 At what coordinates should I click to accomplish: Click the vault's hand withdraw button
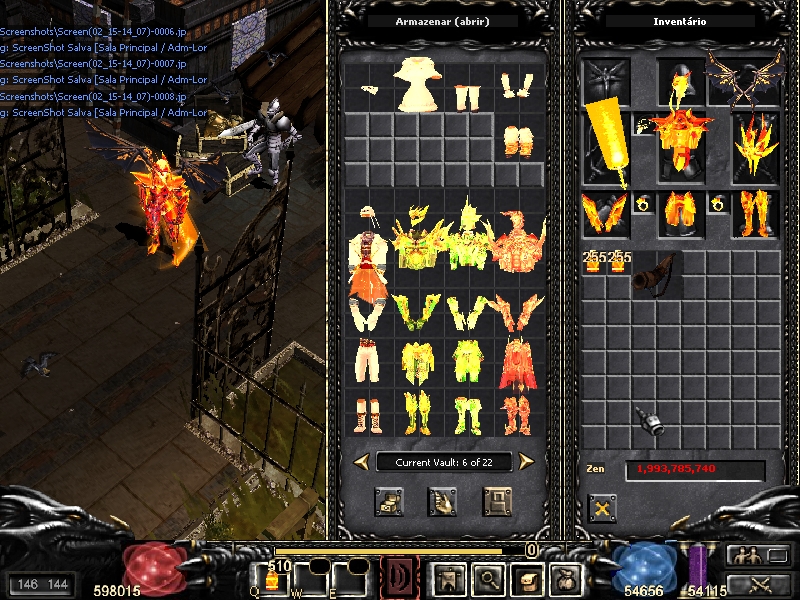coord(442,501)
